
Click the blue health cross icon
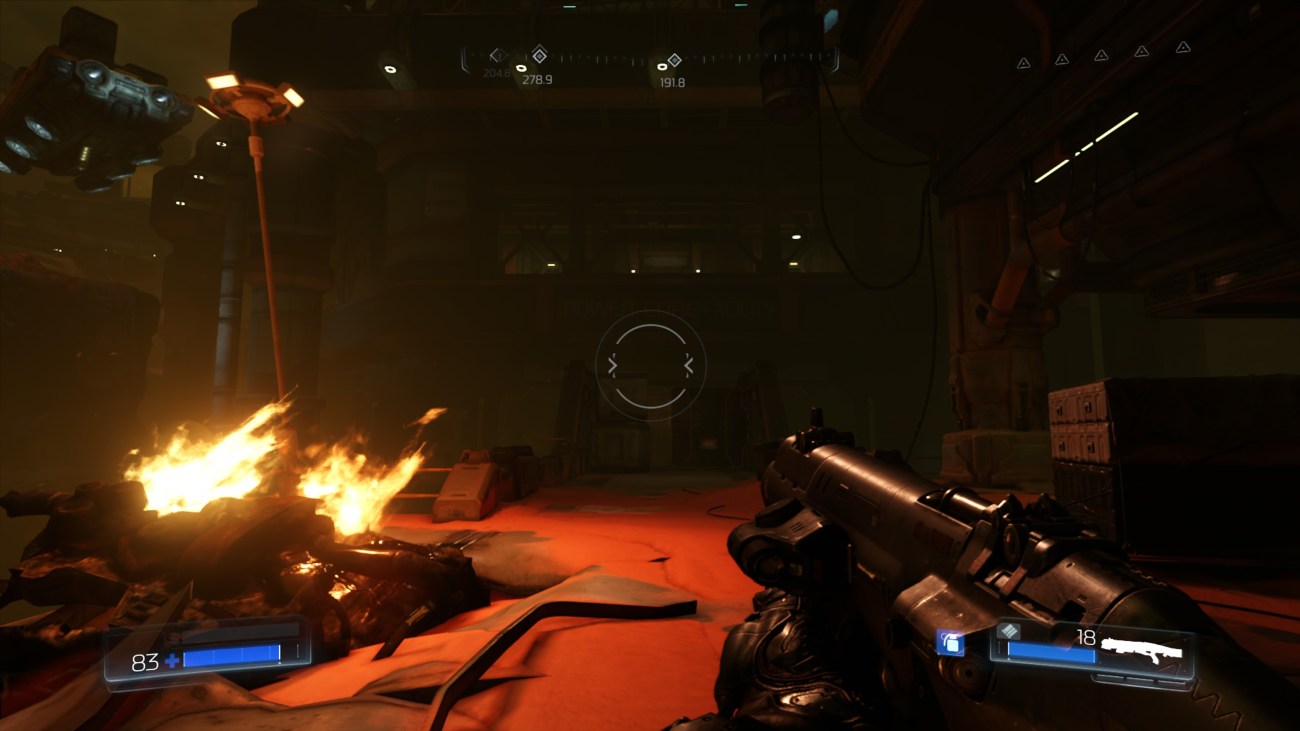(x=172, y=660)
